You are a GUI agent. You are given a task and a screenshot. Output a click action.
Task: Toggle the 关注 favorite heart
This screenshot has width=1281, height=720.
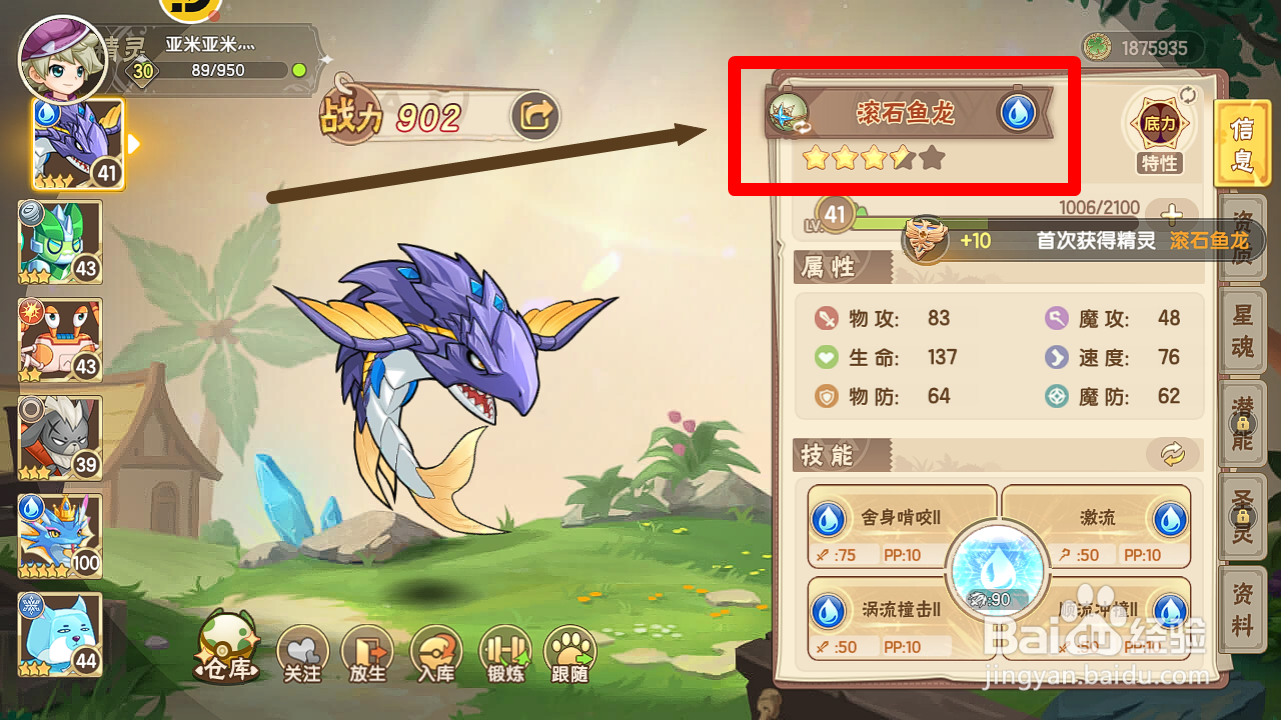[302, 650]
